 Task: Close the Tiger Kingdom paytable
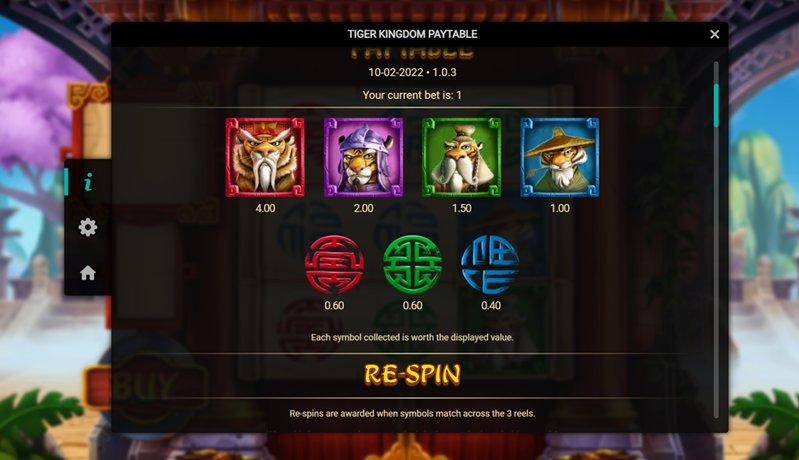click(714, 34)
